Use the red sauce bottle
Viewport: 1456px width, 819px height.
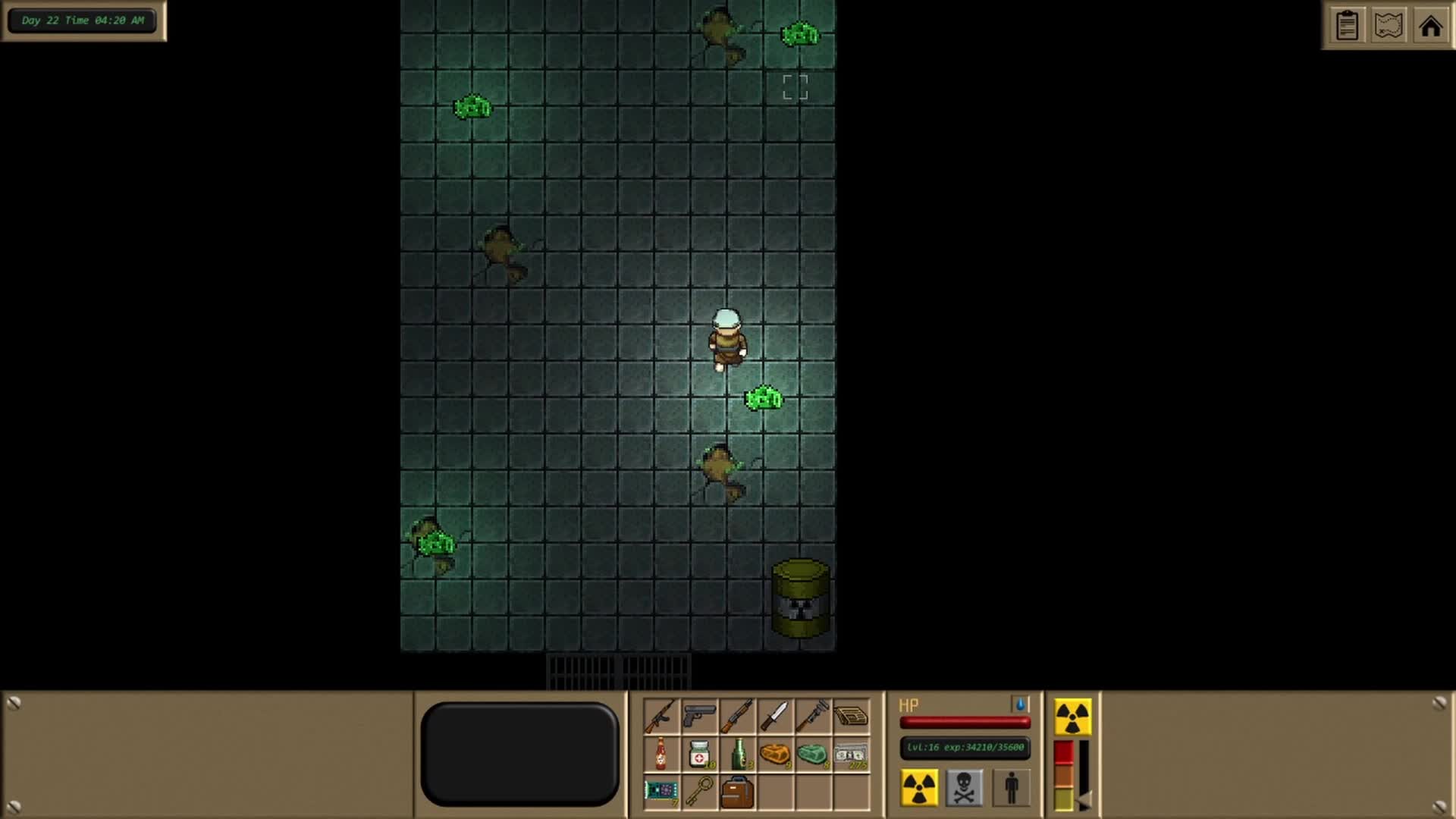tap(661, 755)
